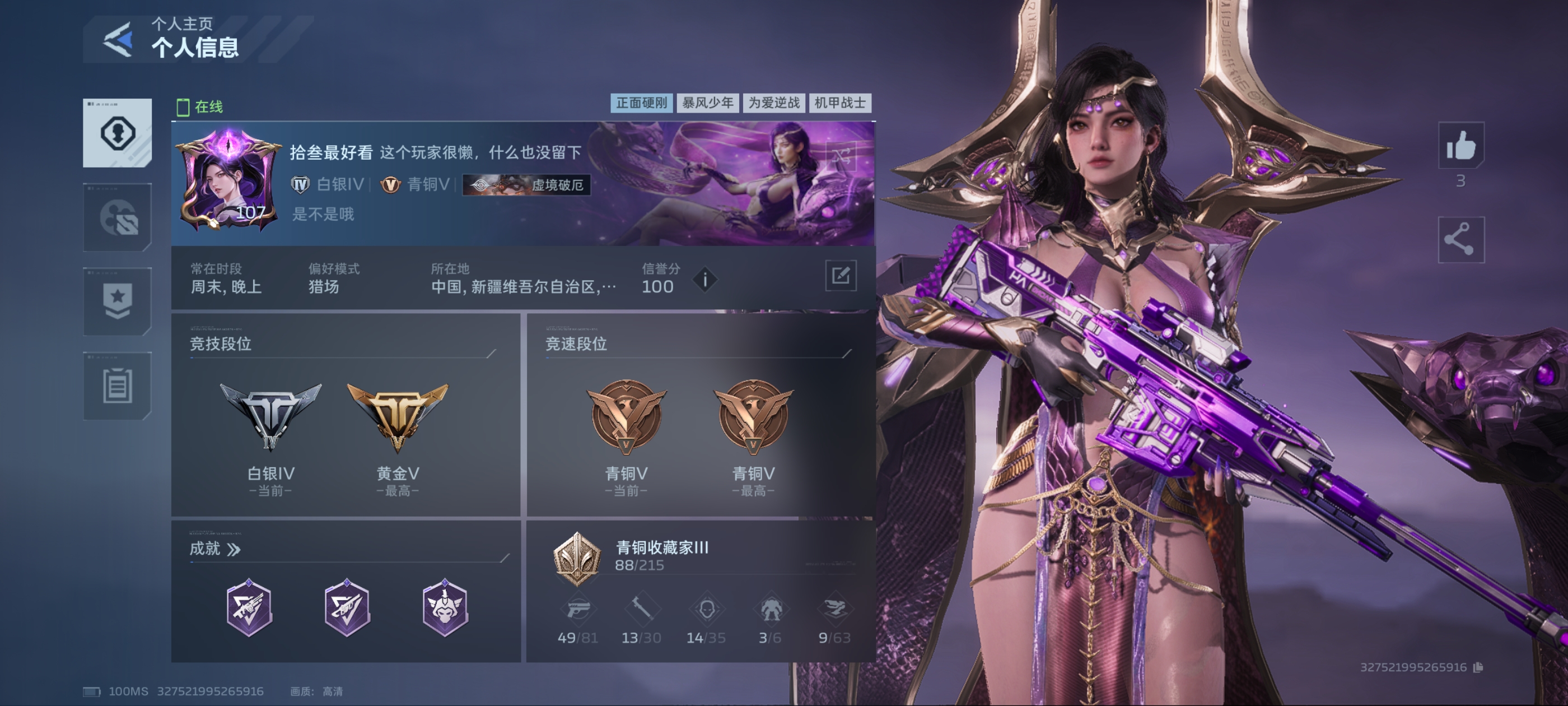Edit the personal info details
The width and height of the screenshot is (1568, 706).
tap(840, 276)
